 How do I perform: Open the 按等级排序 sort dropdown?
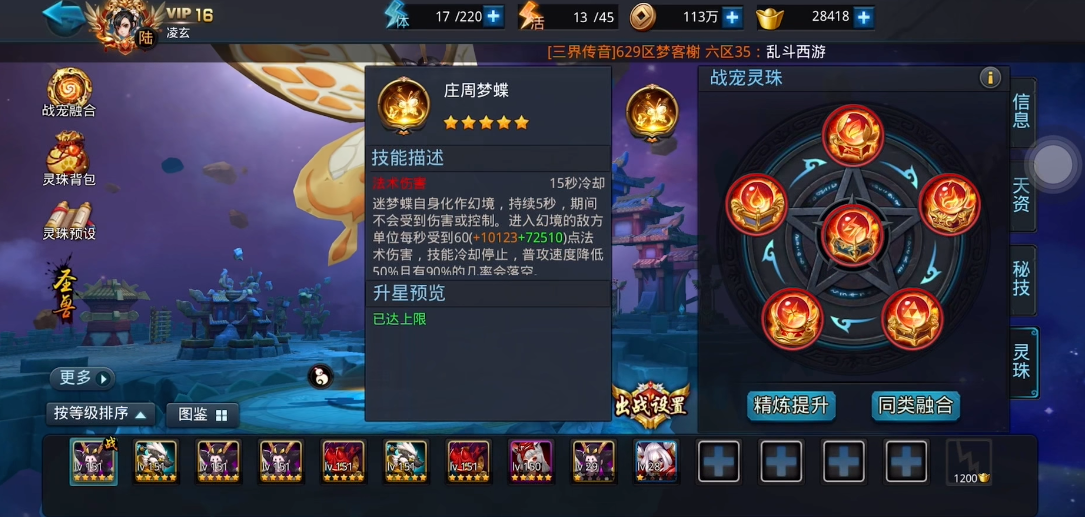(x=100, y=414)
